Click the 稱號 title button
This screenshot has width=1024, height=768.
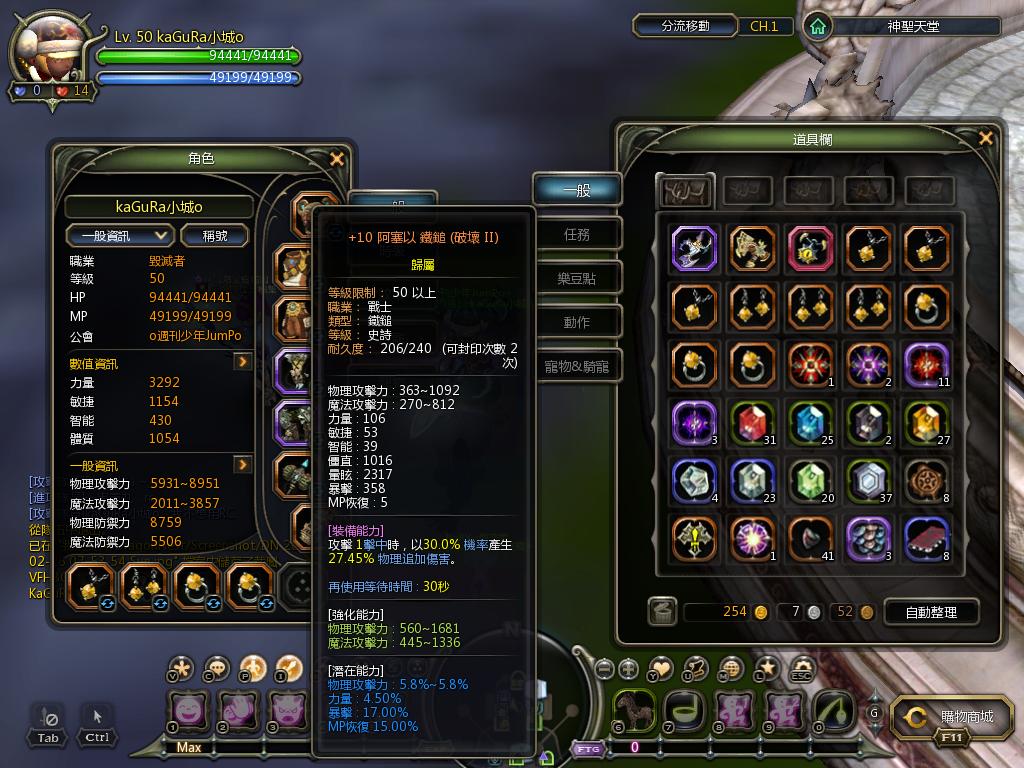(x=215, y=236)
